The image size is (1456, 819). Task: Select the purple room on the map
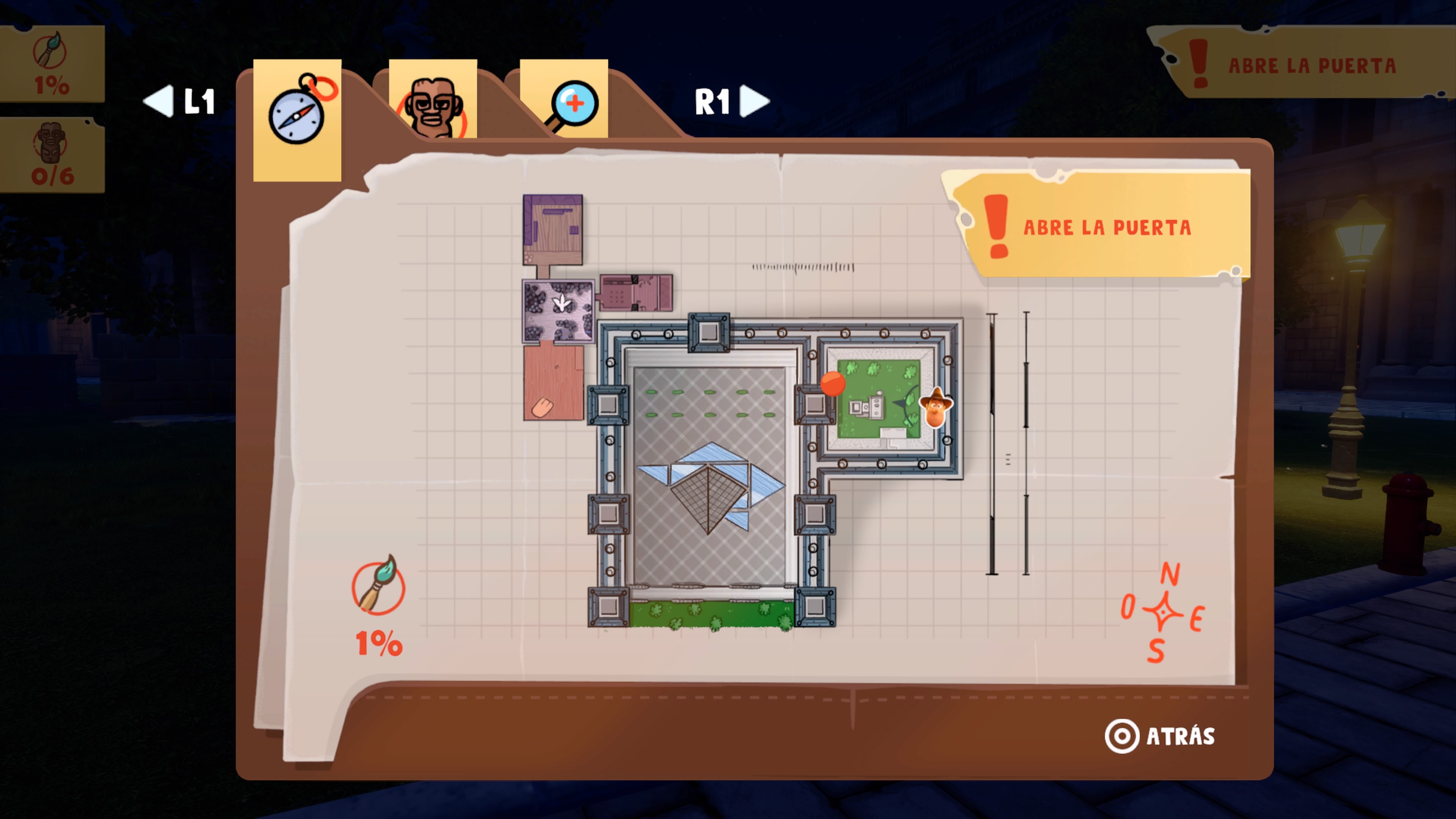click(x=553, y=229)
